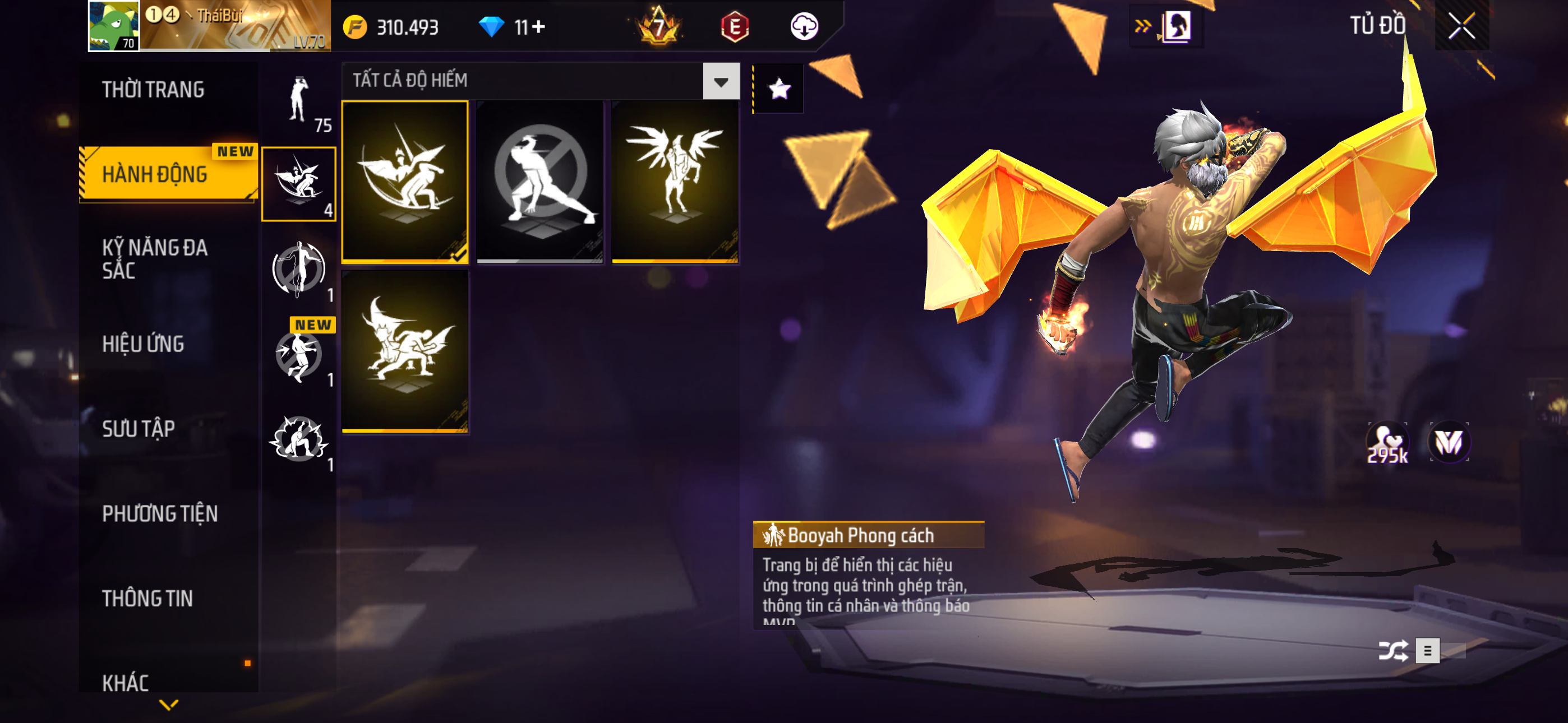Select the equipped winged crouch Booyah style
Image resolution: width=1568 pixels, height=723 pixels.
click(405, 182)
